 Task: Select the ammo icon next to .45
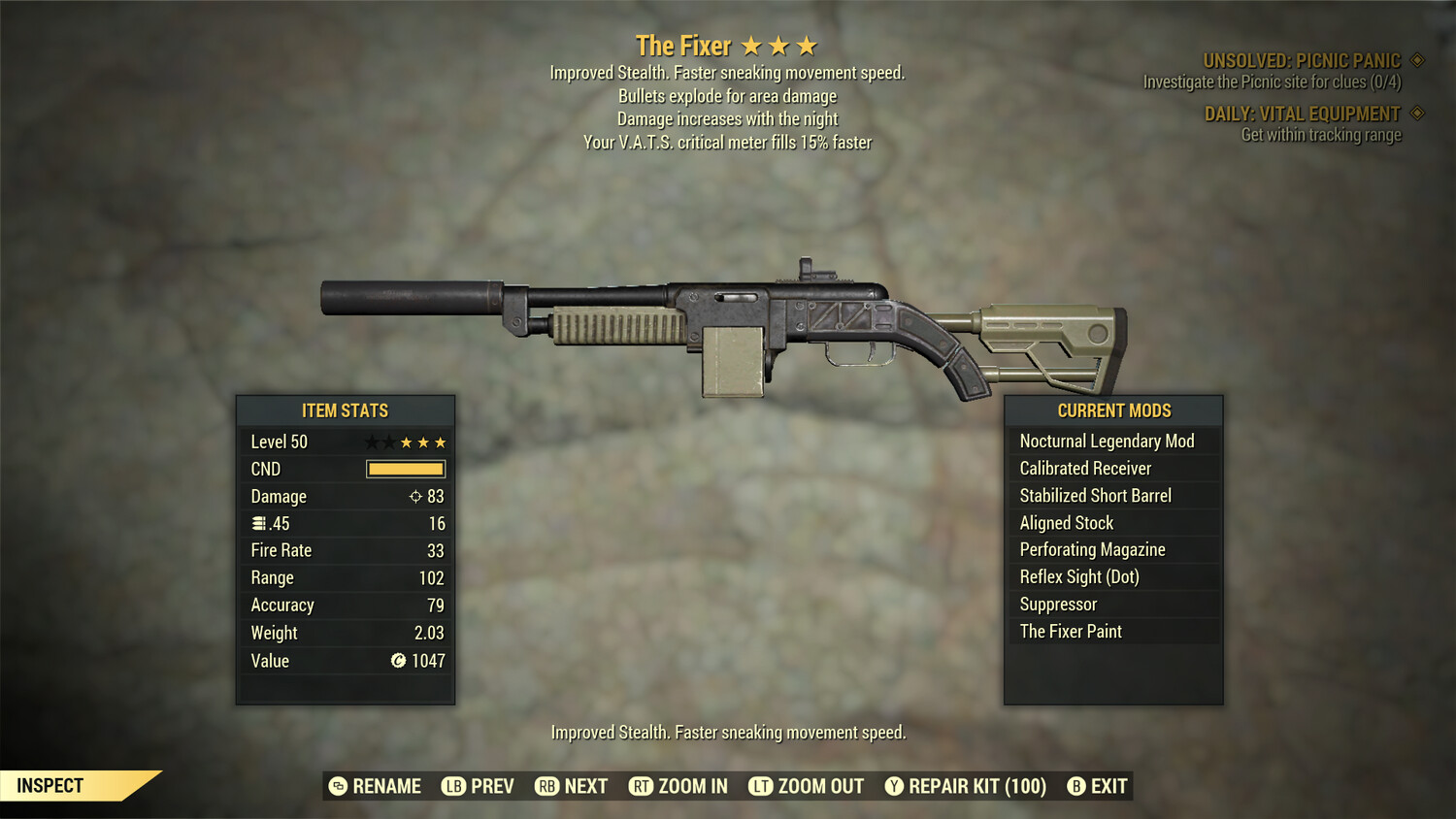click(x=257, y=523)
